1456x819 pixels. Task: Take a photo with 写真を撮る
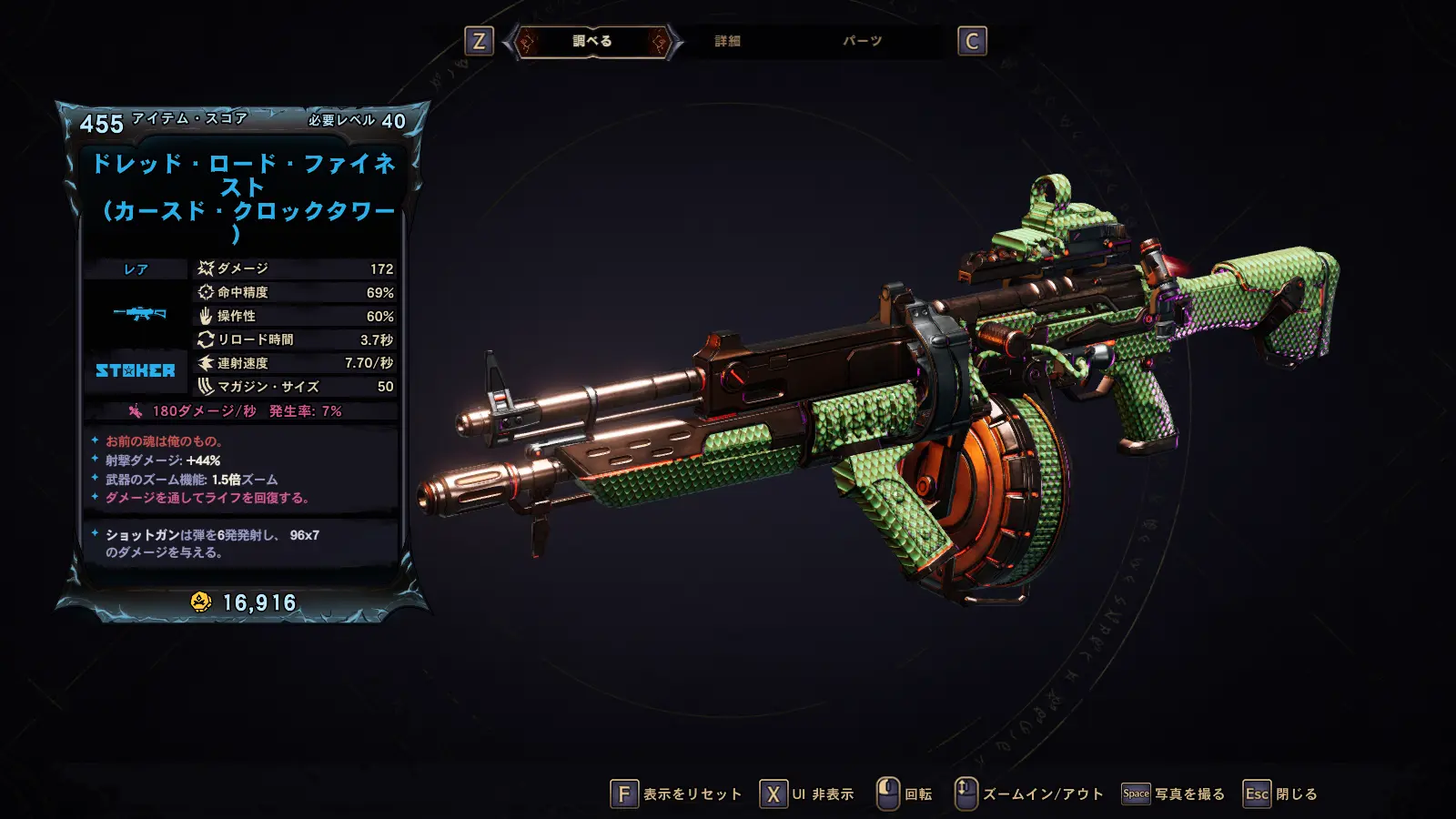click(x=1174, y=794)
